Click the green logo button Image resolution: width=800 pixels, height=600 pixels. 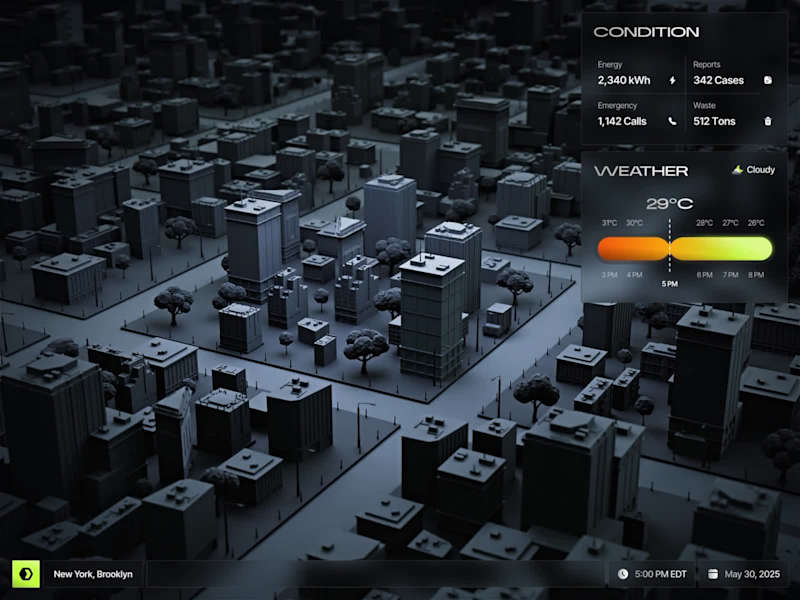coord(25,574)
